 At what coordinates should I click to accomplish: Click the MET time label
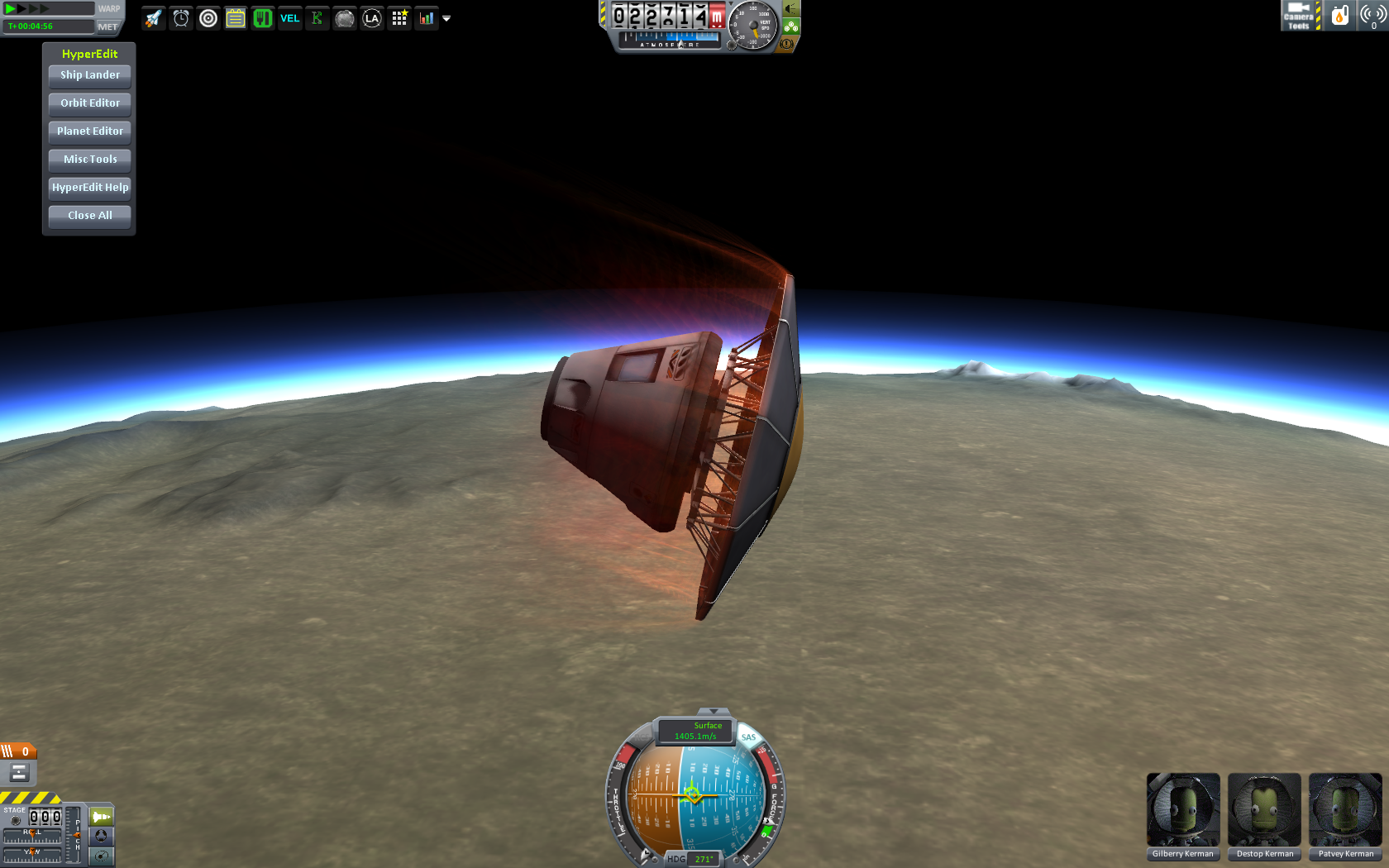pyautogui.click(x=108, y=26)
